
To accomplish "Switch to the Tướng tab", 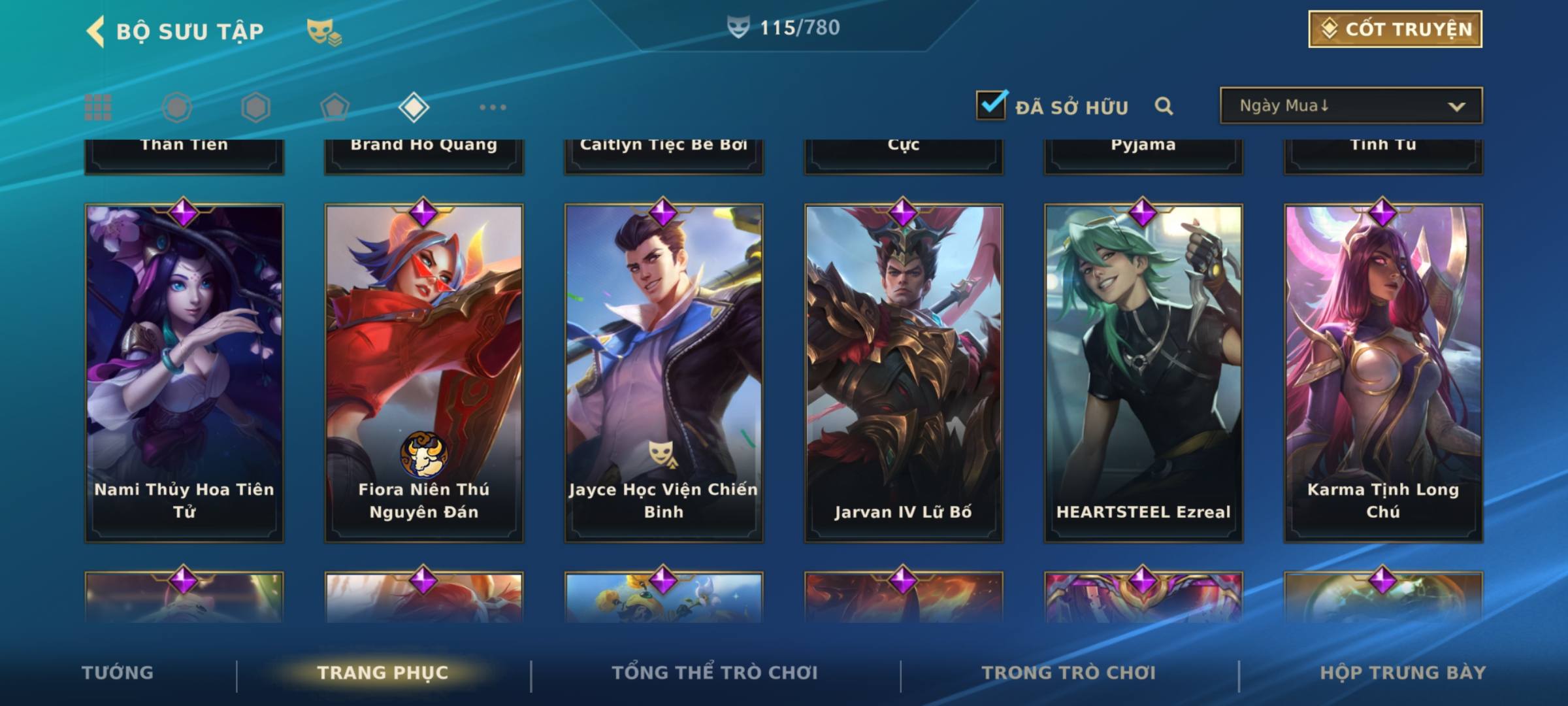I will 118,673.
